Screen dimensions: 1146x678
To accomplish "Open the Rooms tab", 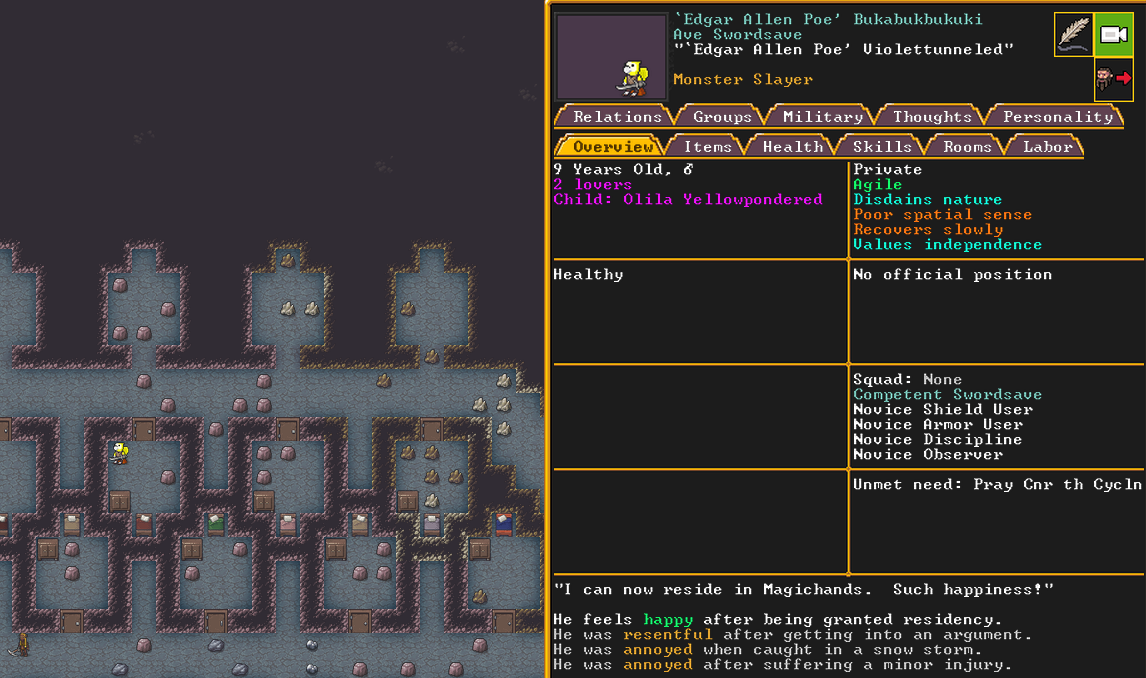I will click(x=967, y=147).
